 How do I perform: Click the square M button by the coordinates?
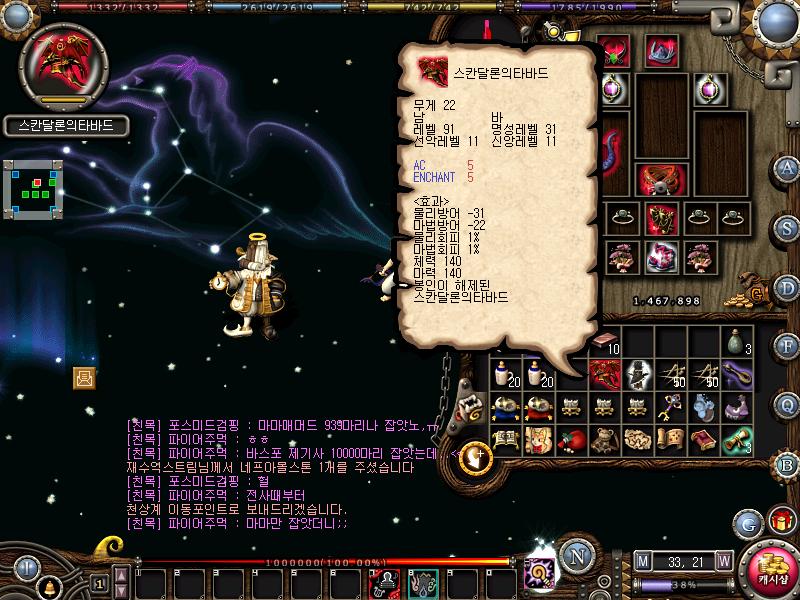[642, 560]
